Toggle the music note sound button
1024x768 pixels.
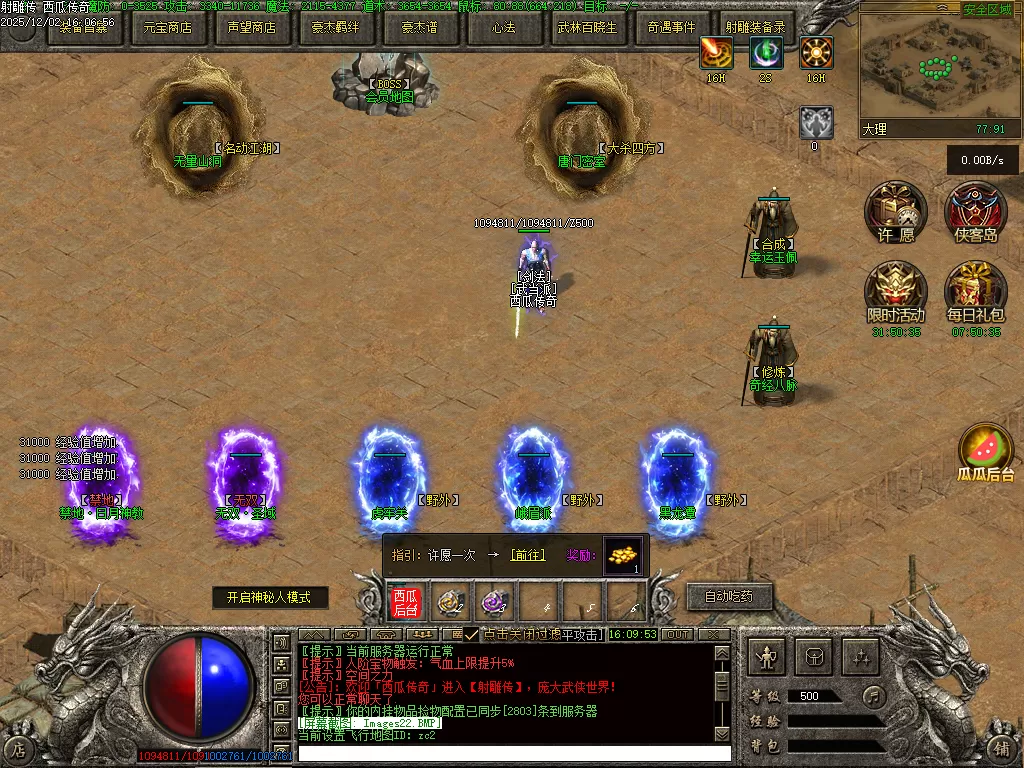click(874, 695)
